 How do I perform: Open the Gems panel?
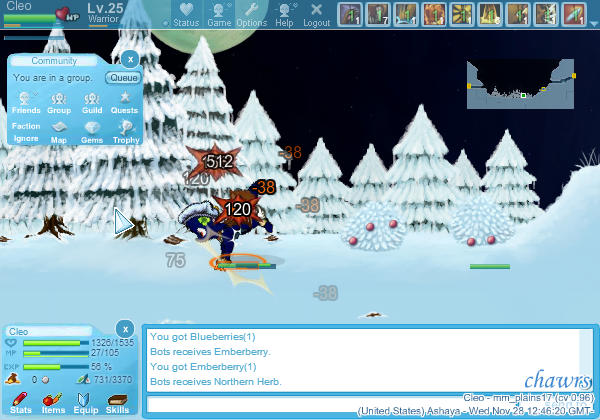pos(92,131)
